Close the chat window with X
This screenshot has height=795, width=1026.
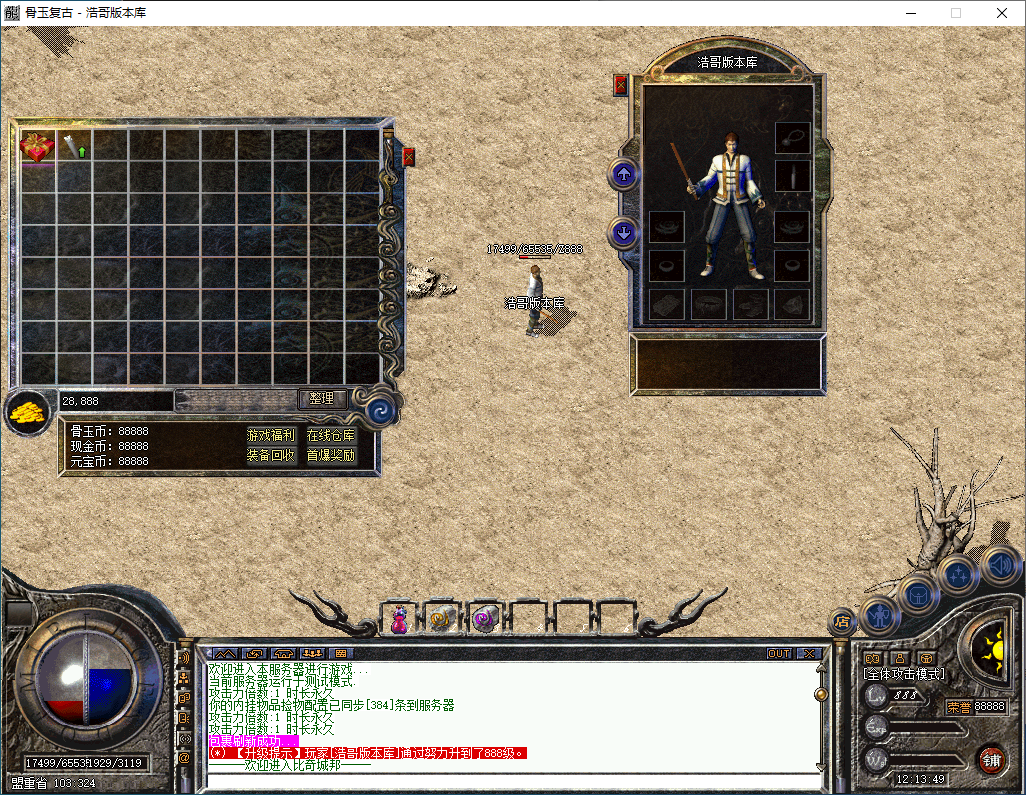point(809,654)
